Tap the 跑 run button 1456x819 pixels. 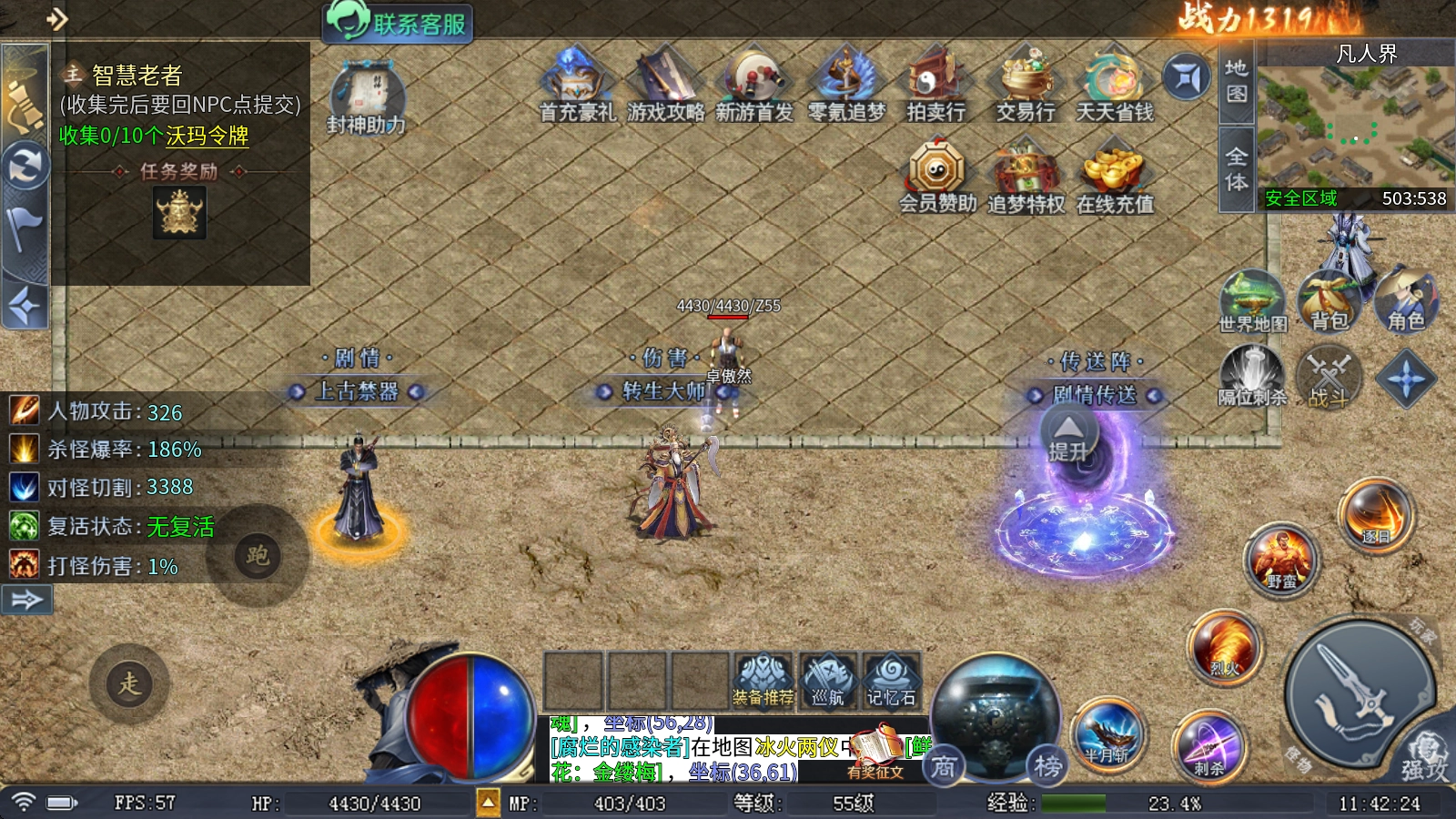point(258,555)
